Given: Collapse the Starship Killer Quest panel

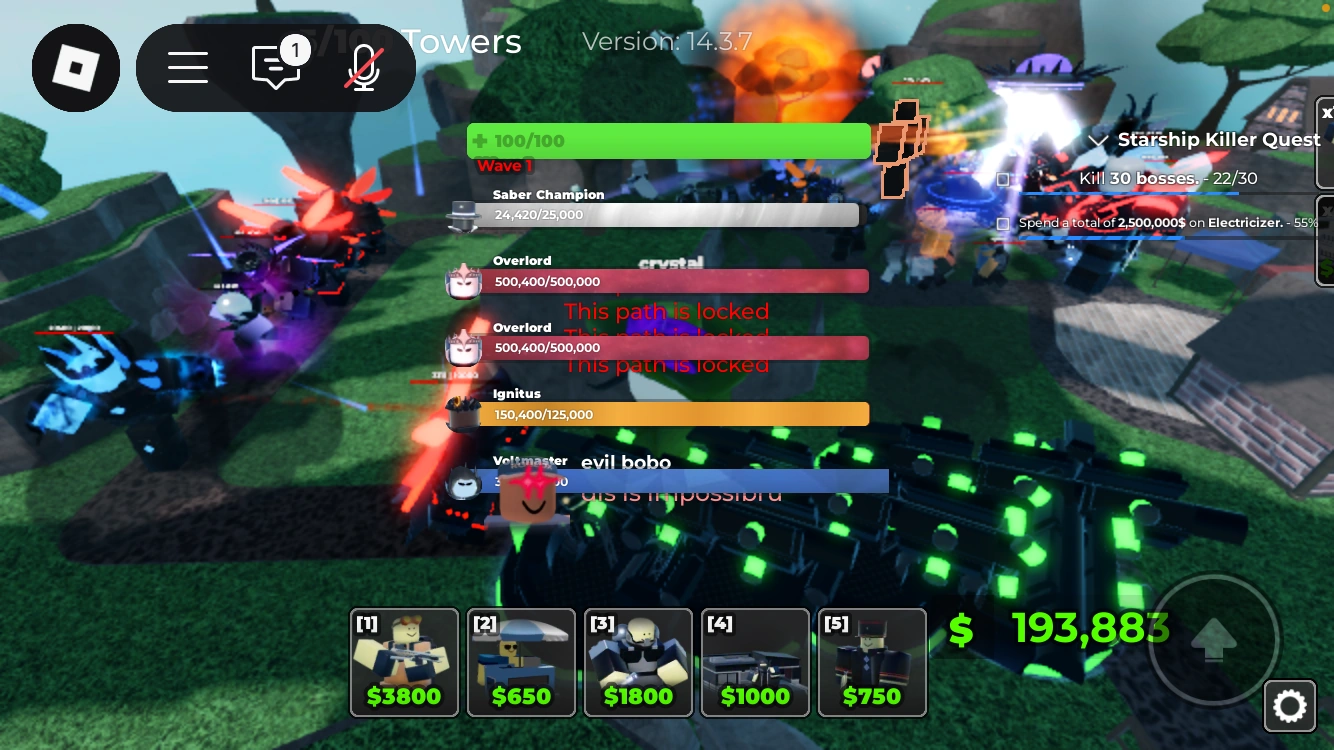Looking at the screenshot, I should click(x=1101, y=139).
